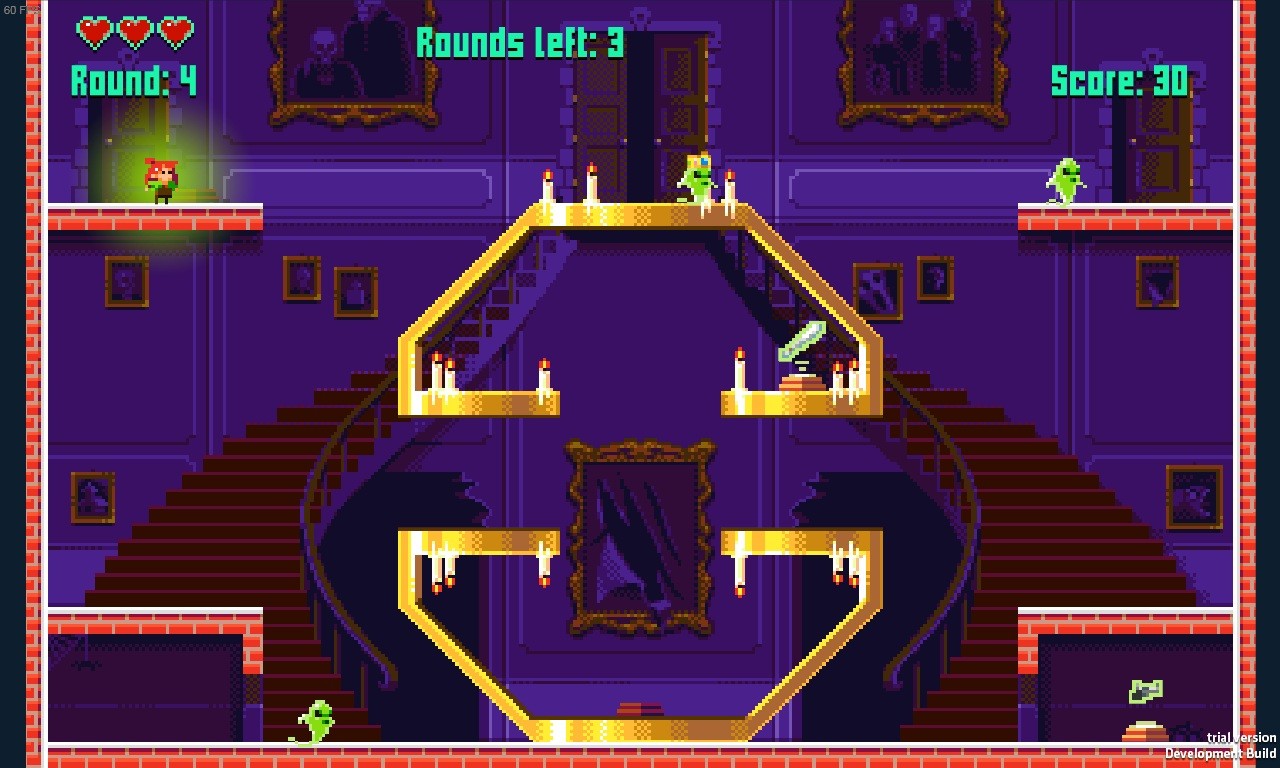Screen dimensions: 1280x768
Task: Click the first heart in the health display
Action: point(95,30)
